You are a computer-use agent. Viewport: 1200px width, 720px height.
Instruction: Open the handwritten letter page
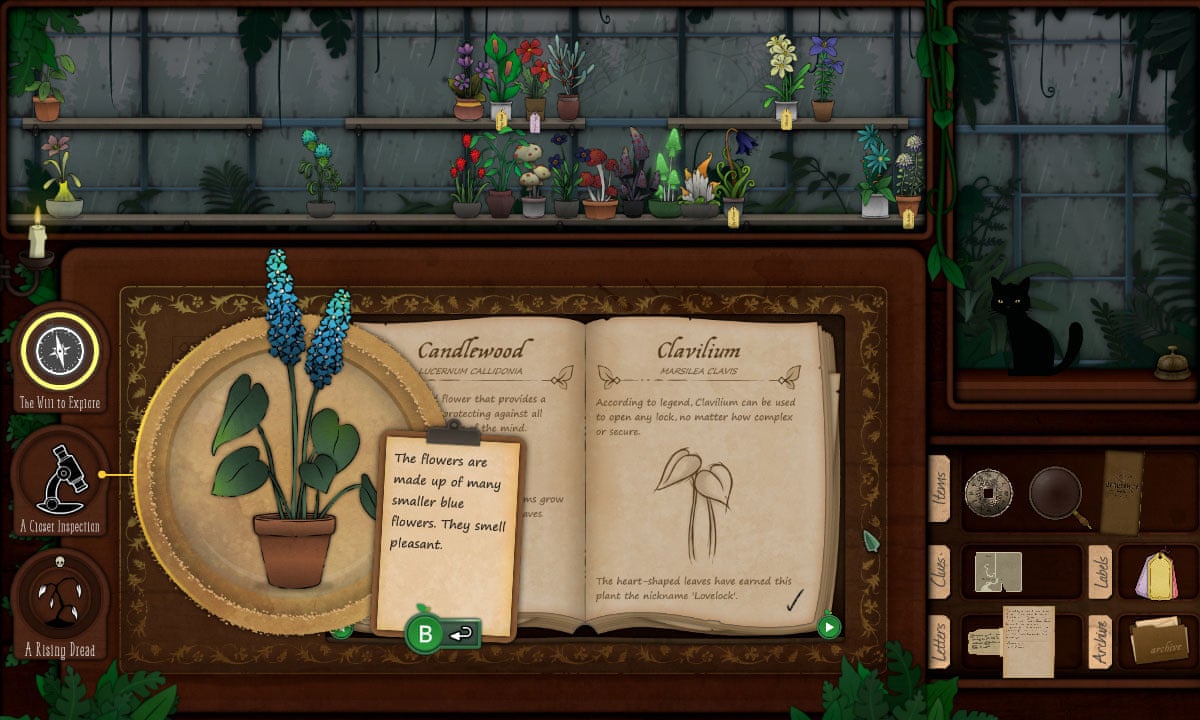(1028, 639)
